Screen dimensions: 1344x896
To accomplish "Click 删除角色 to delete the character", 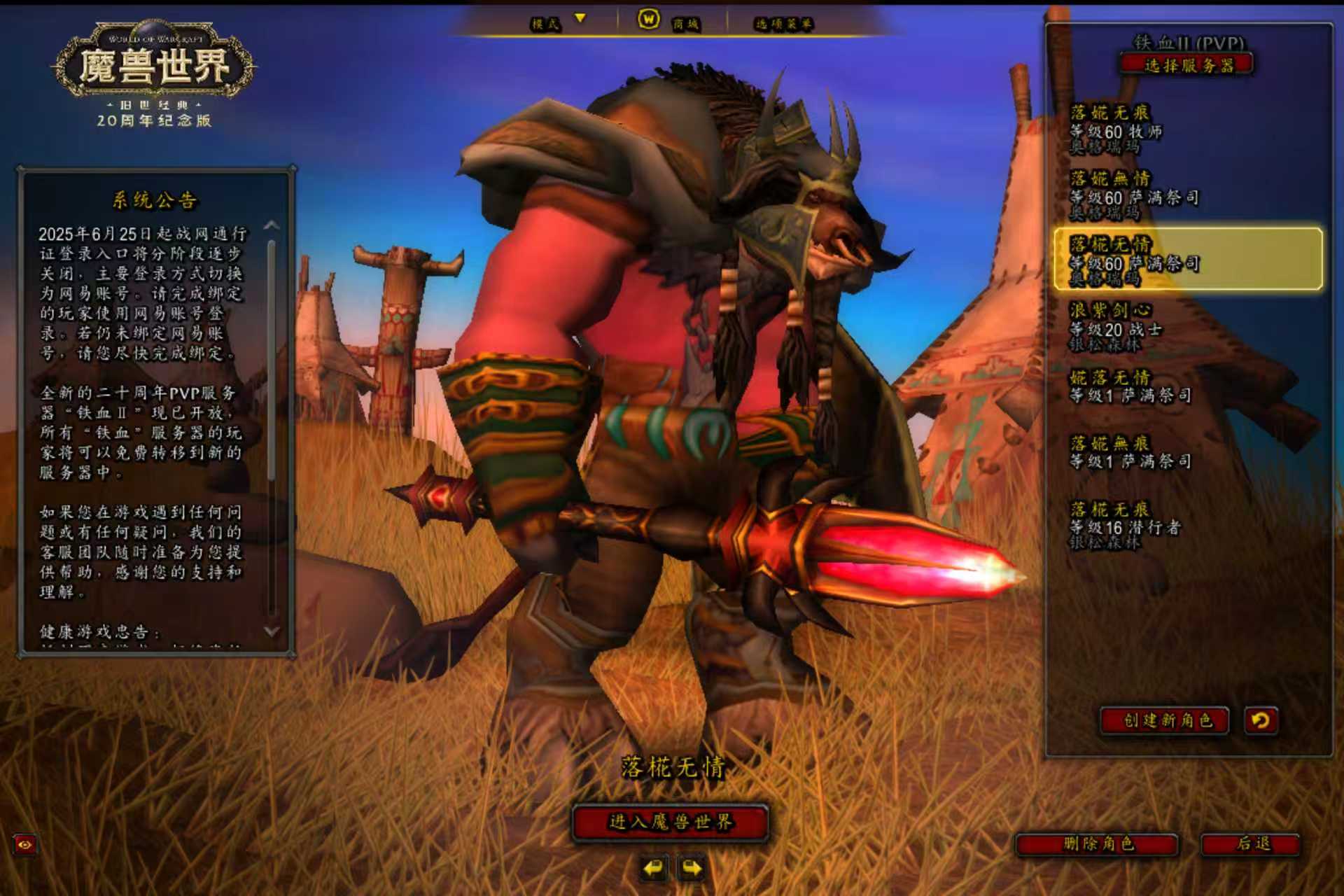I will click(x=1097, y=843).
